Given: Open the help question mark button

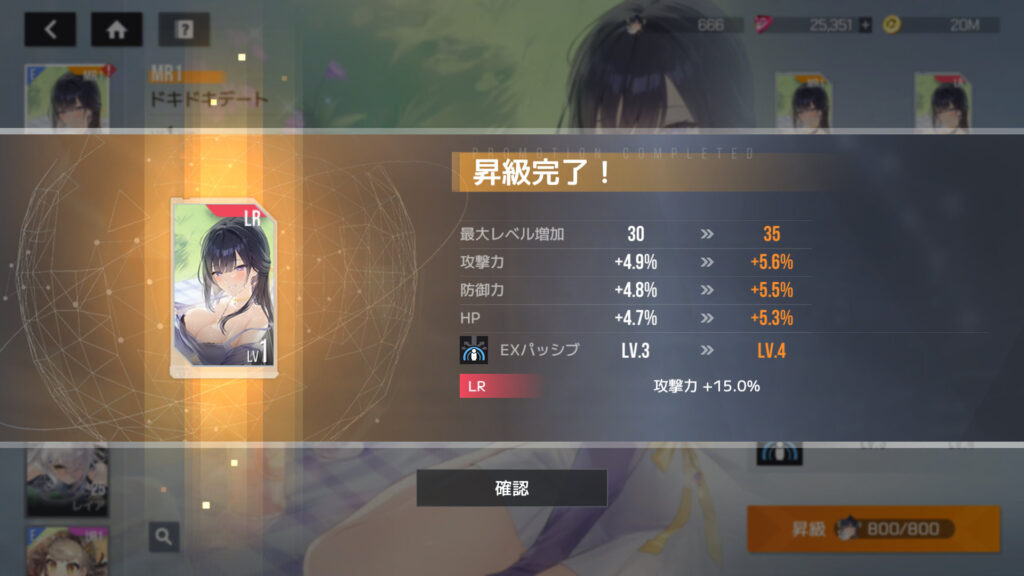Looking at the screenshot, I should tap(184, 29).
